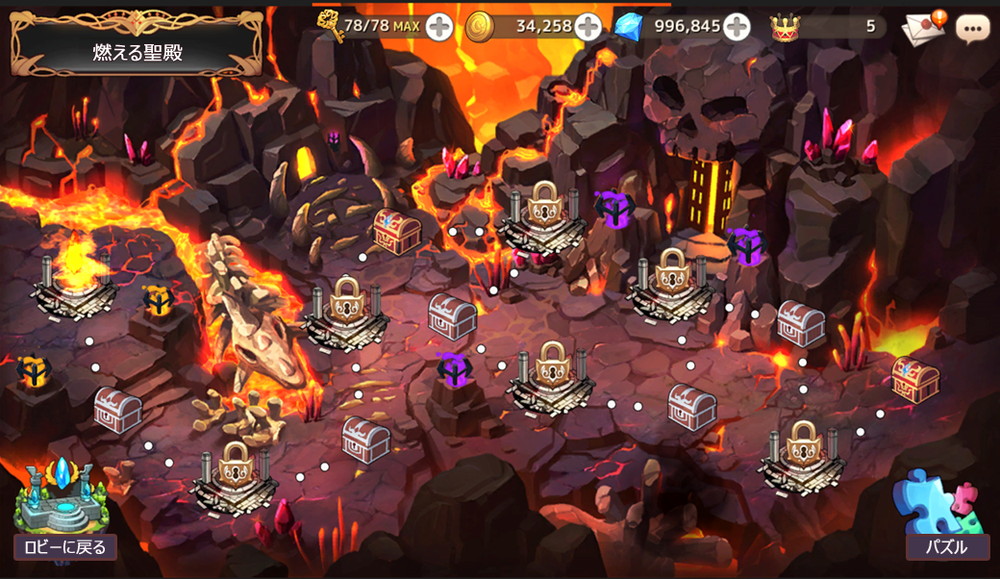Add more keys with the plus button

pyautogui.click(x=439, y=27)
